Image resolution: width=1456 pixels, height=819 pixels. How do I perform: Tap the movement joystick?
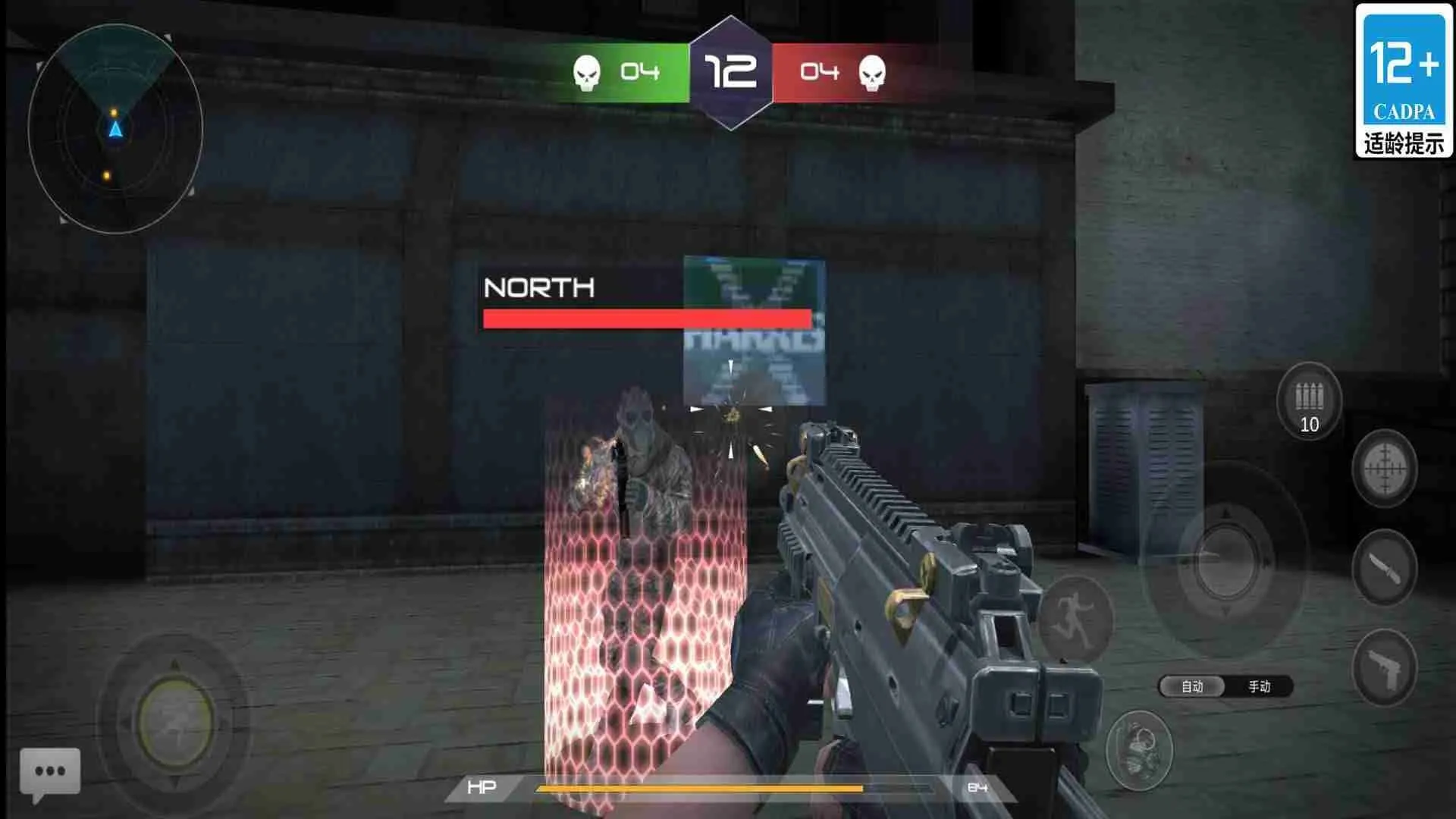coord(175,720)
